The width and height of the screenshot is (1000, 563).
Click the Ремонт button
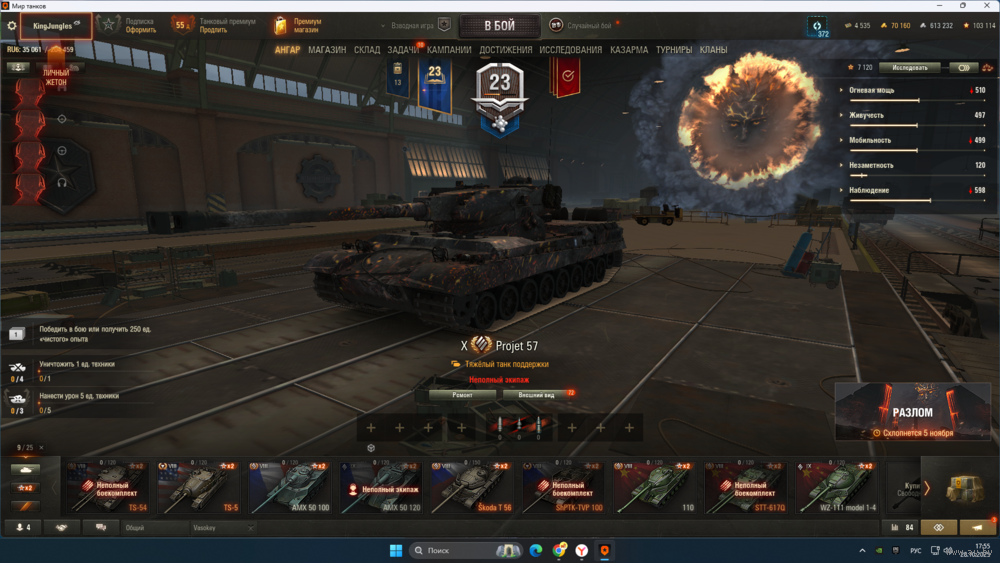462,395
